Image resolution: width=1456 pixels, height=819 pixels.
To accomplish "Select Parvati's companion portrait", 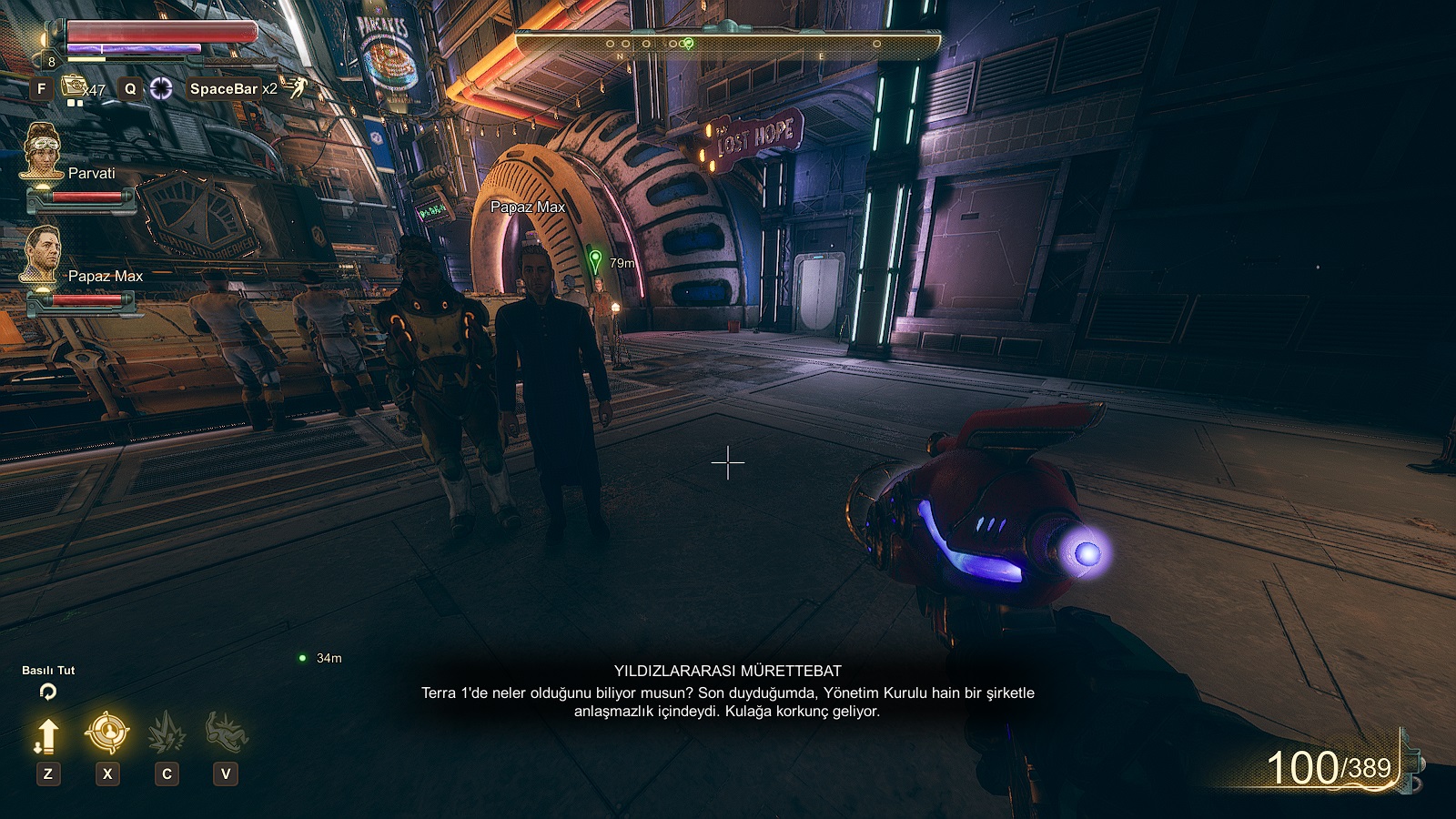I will click(42, 151).
